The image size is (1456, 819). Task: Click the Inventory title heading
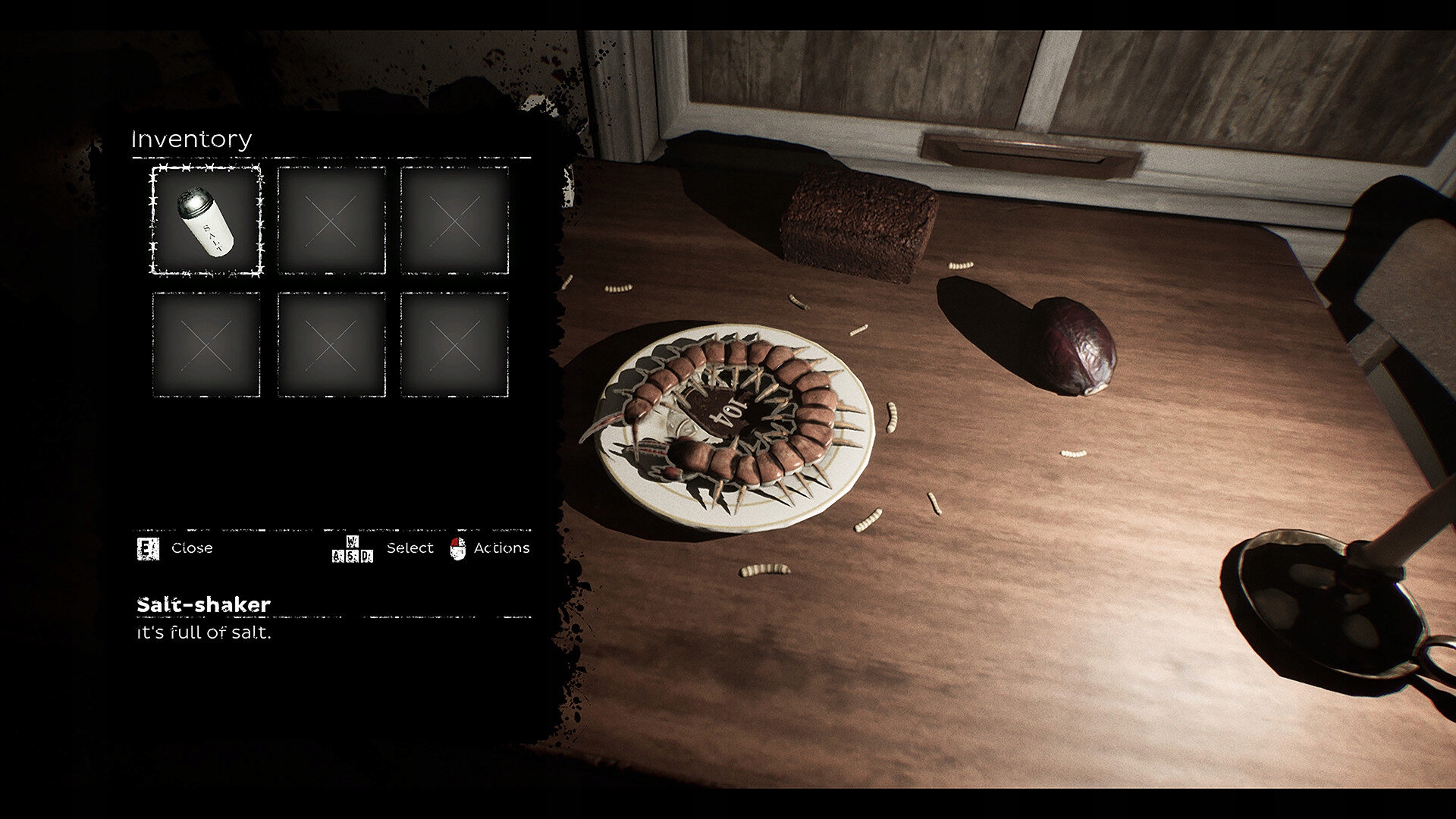tap(191, 140)
